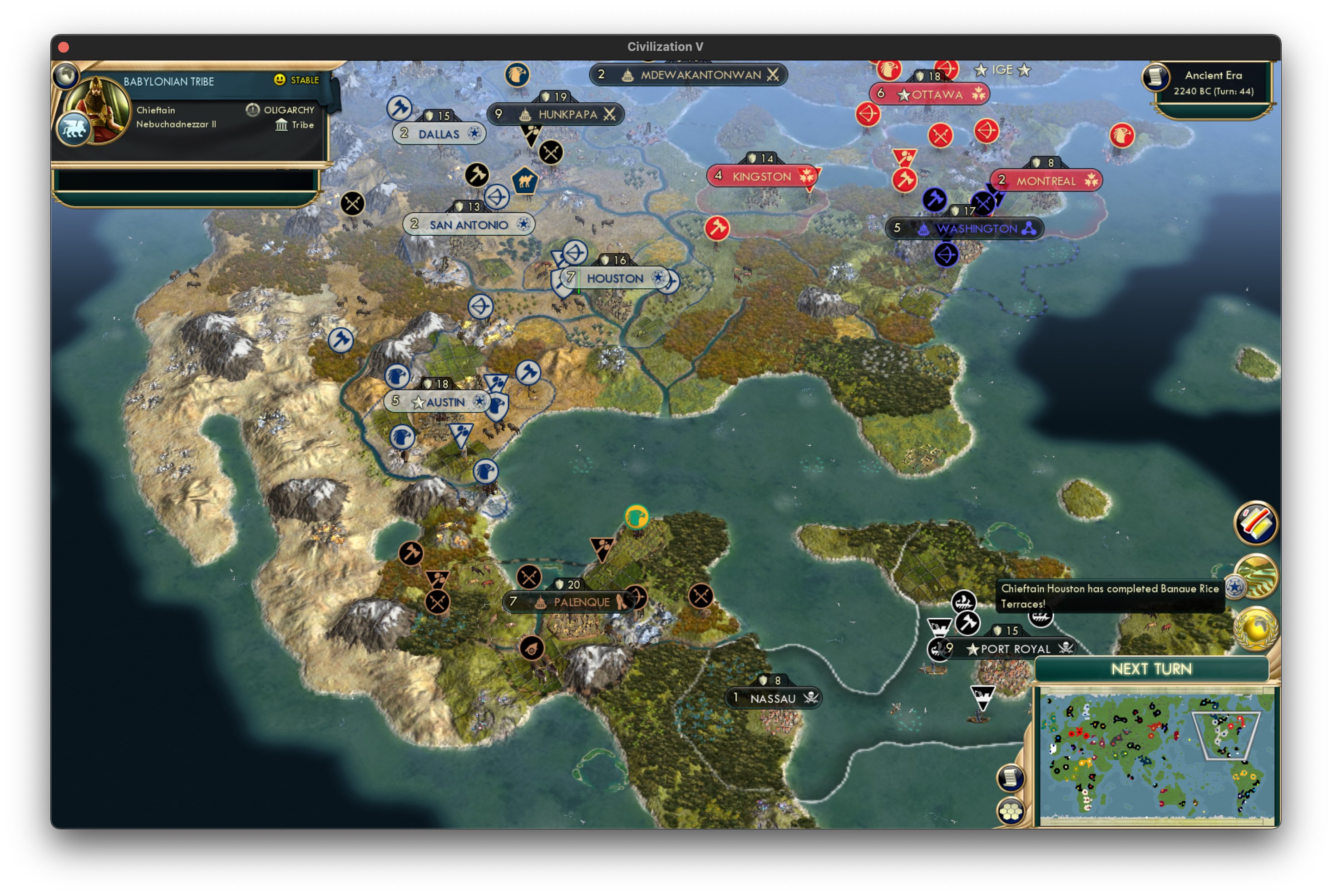Open the red and yellow stripes notification

tap(1255, 523)
